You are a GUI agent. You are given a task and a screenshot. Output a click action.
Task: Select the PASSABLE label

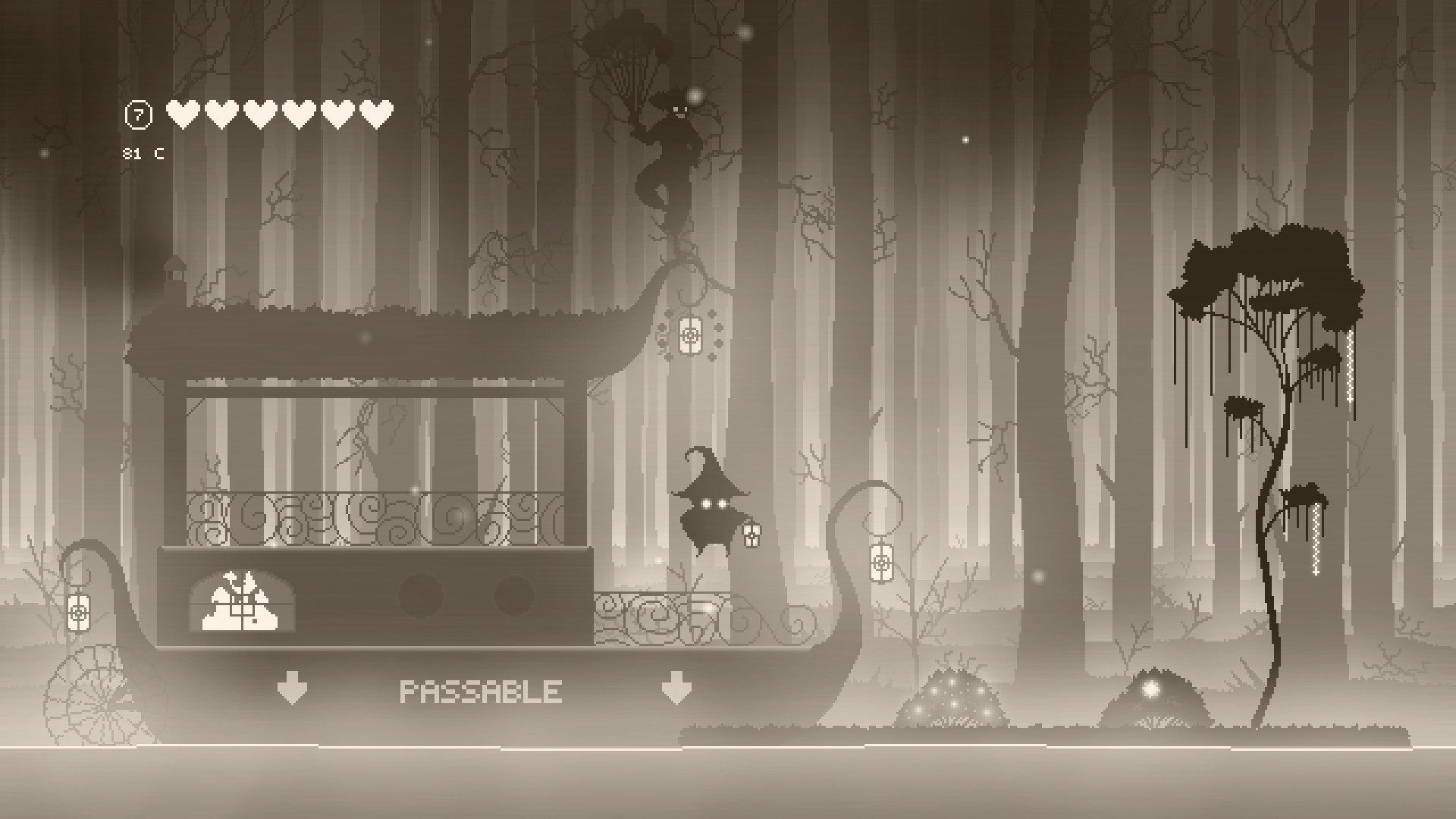click(482, 690)
